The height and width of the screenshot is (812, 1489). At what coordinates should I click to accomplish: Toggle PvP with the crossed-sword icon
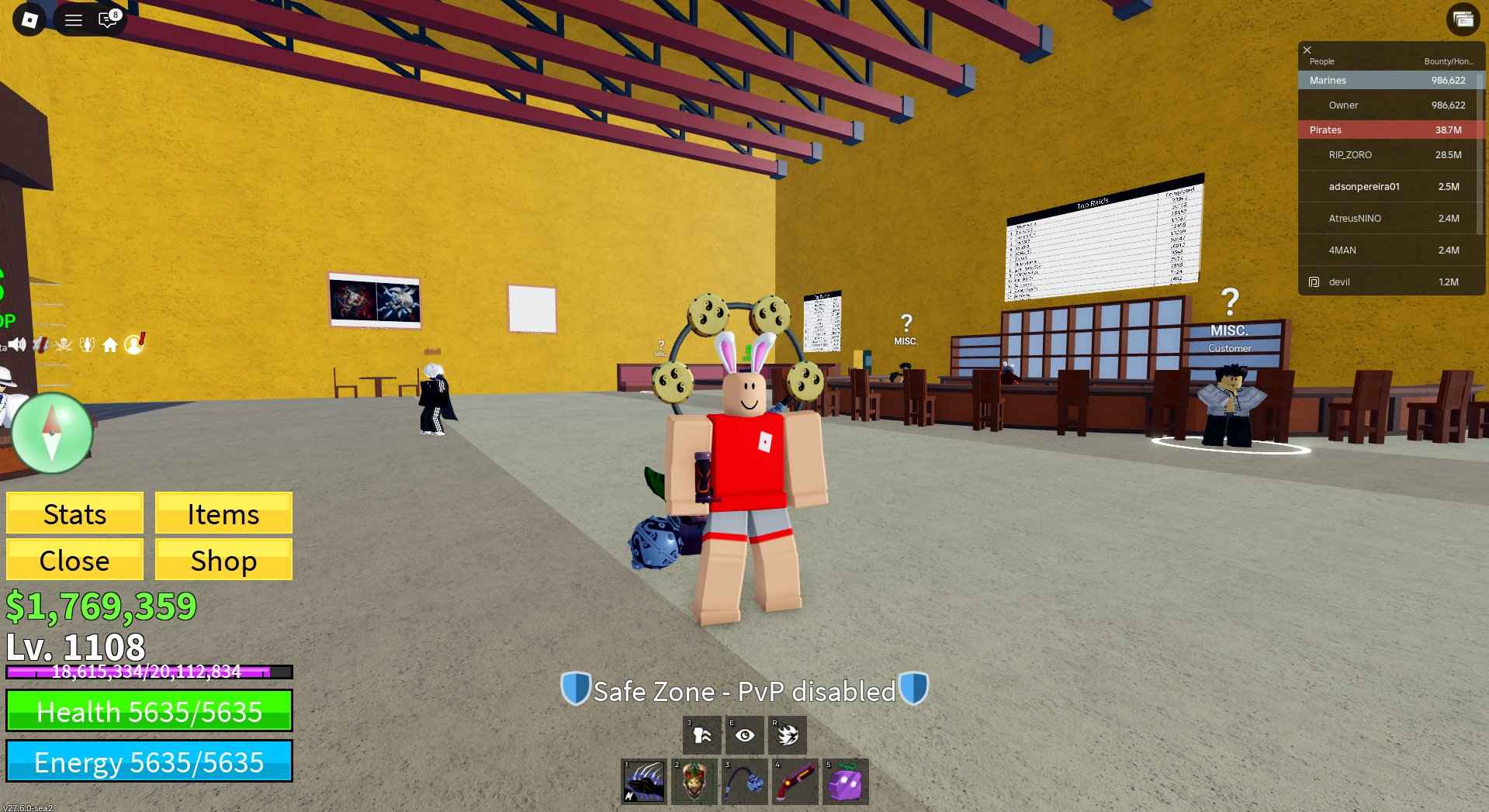[41, 345]
